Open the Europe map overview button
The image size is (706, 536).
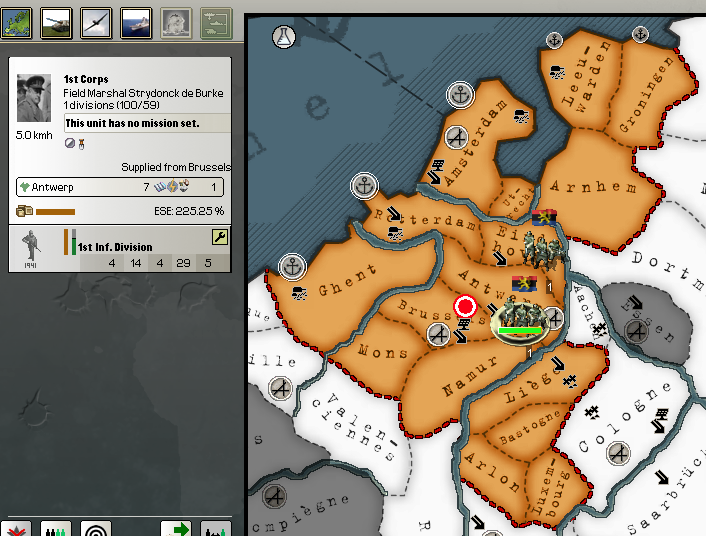point(17,23)
